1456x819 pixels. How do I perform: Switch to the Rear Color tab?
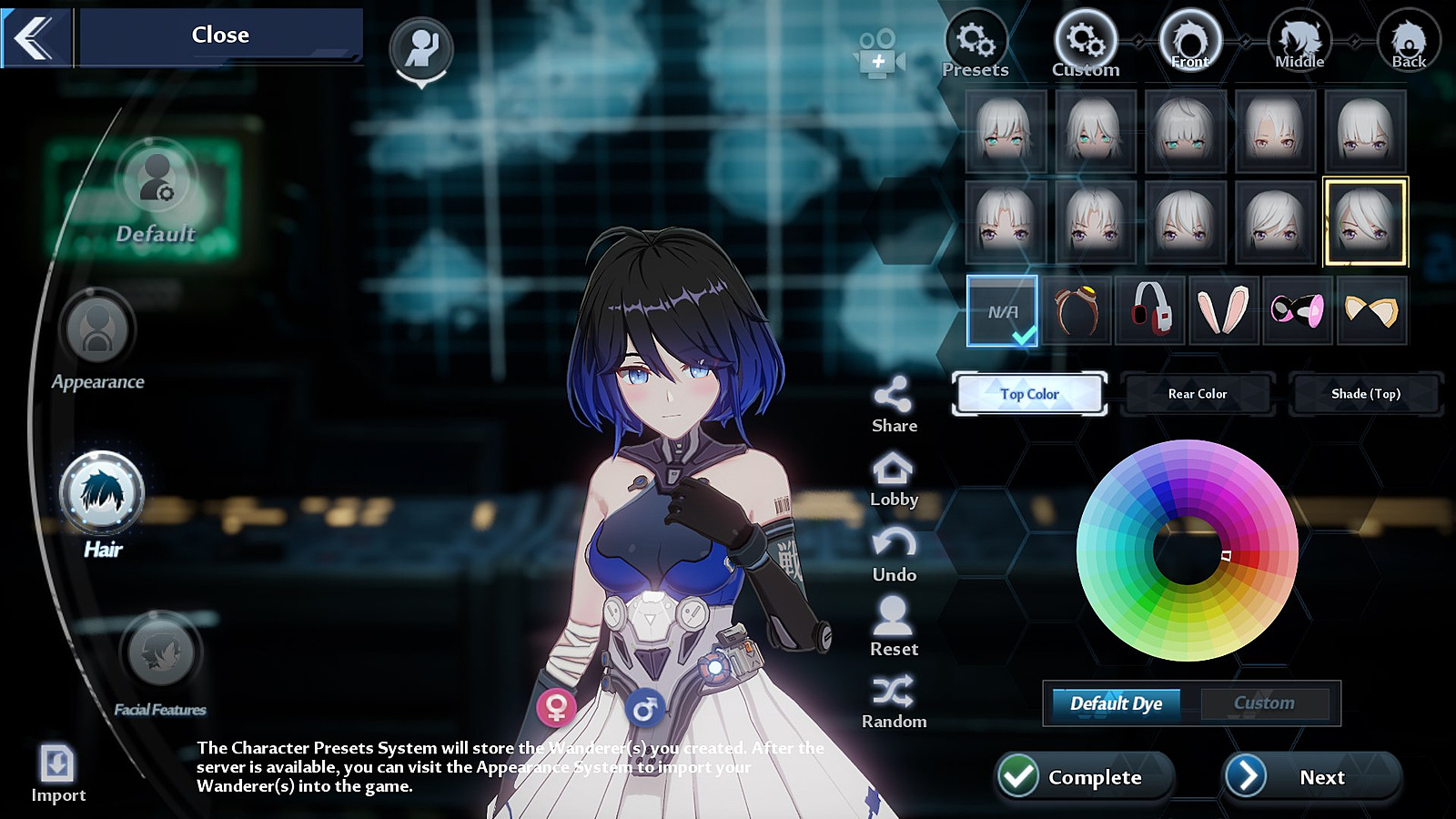pos(1198,394)
